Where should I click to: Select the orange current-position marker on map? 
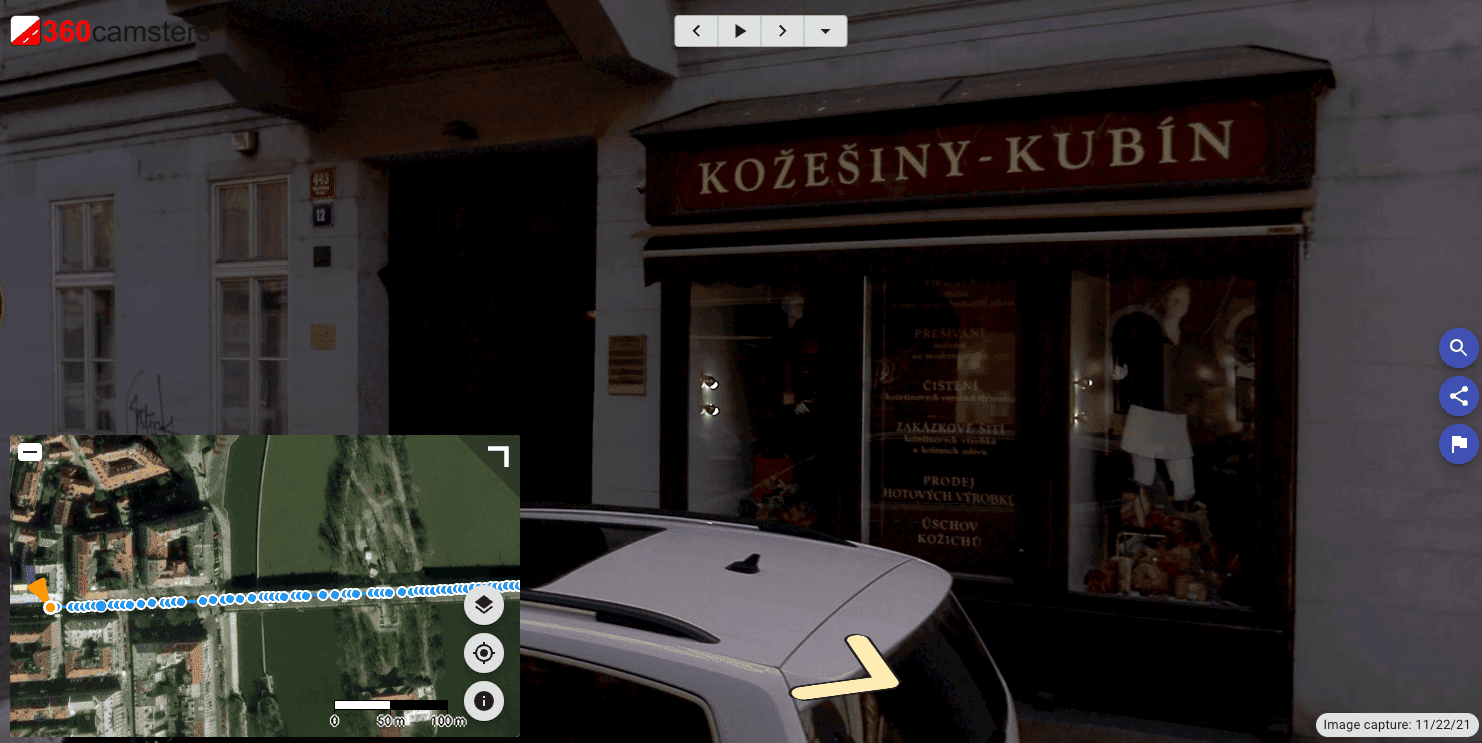click(x=50, y=604)
